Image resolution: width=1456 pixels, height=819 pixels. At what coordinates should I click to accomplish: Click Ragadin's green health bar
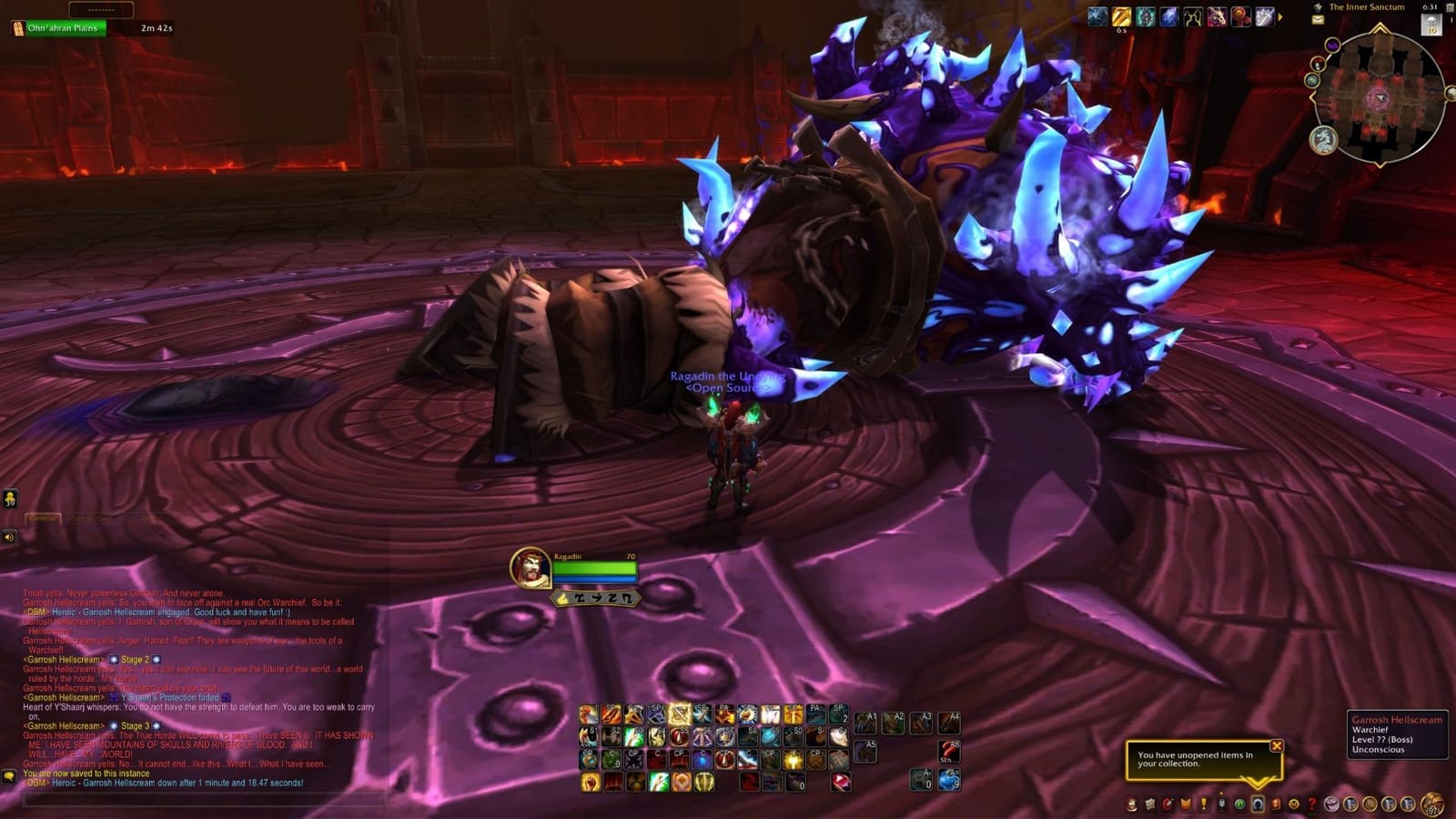596,571
